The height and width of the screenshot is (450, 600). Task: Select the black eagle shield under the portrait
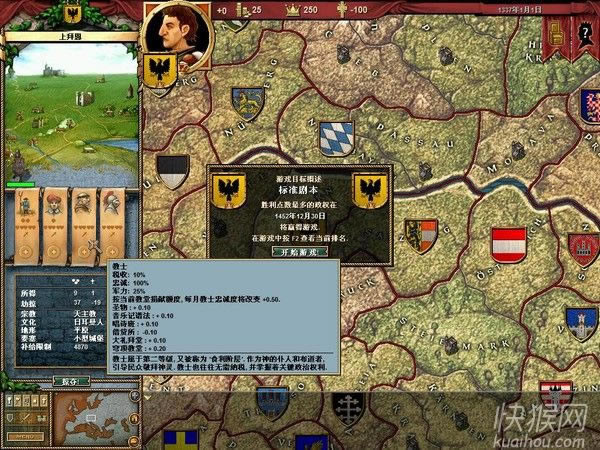pyautogui.click(x=162, y=69)
